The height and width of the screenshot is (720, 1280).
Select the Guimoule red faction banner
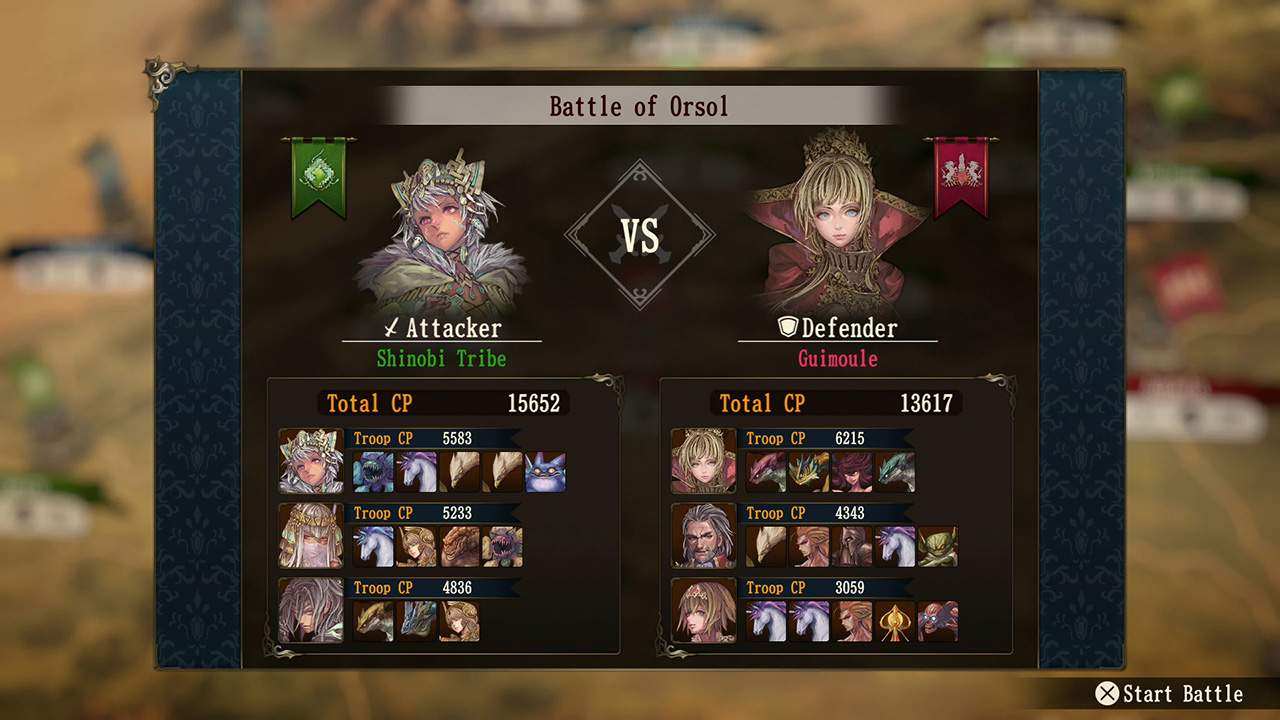click(960, 178)
